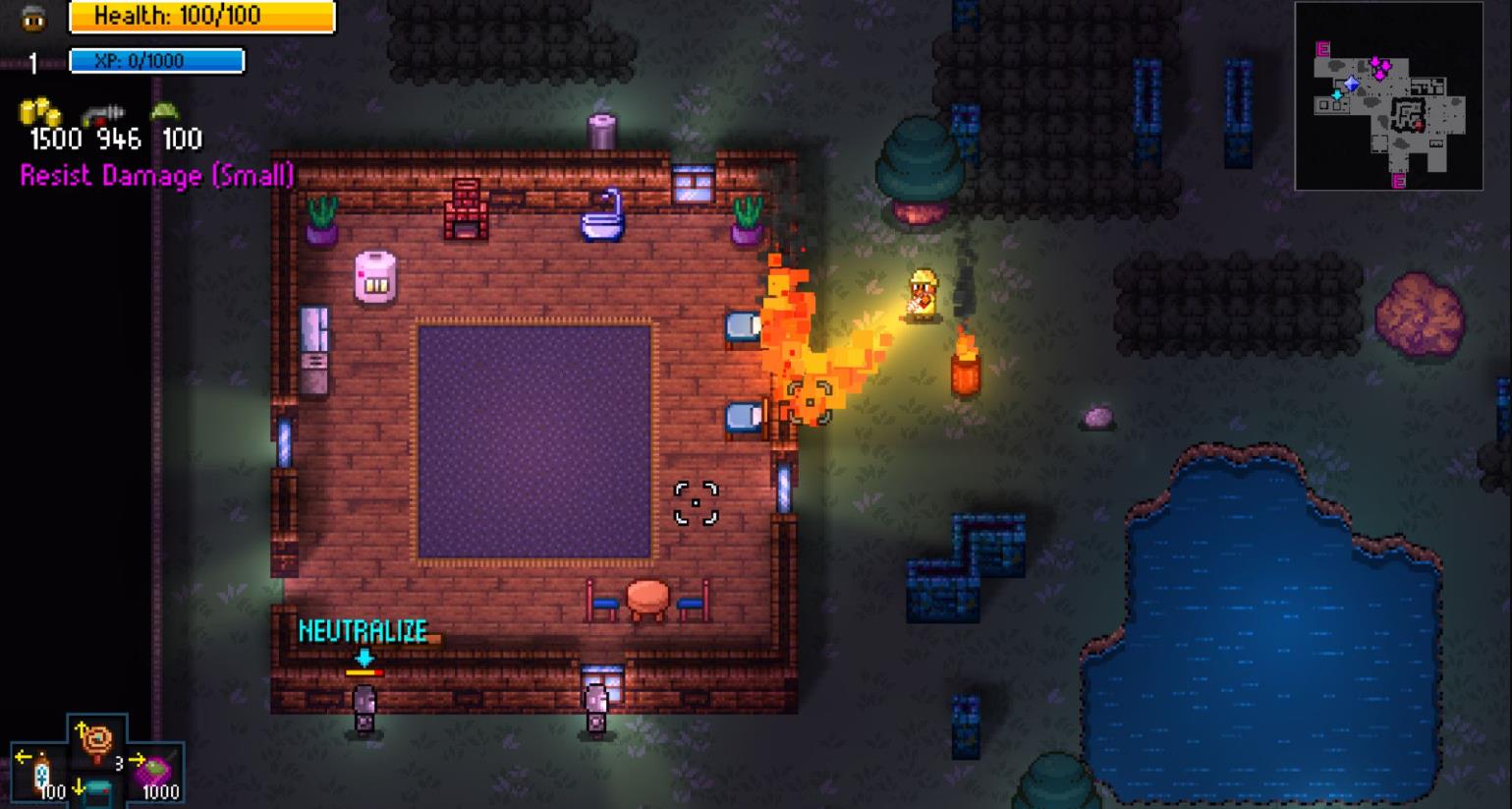Open the minimap
Image resolution: width=1512 pixels, height=809 pixels.
(x=1388, y=95)
